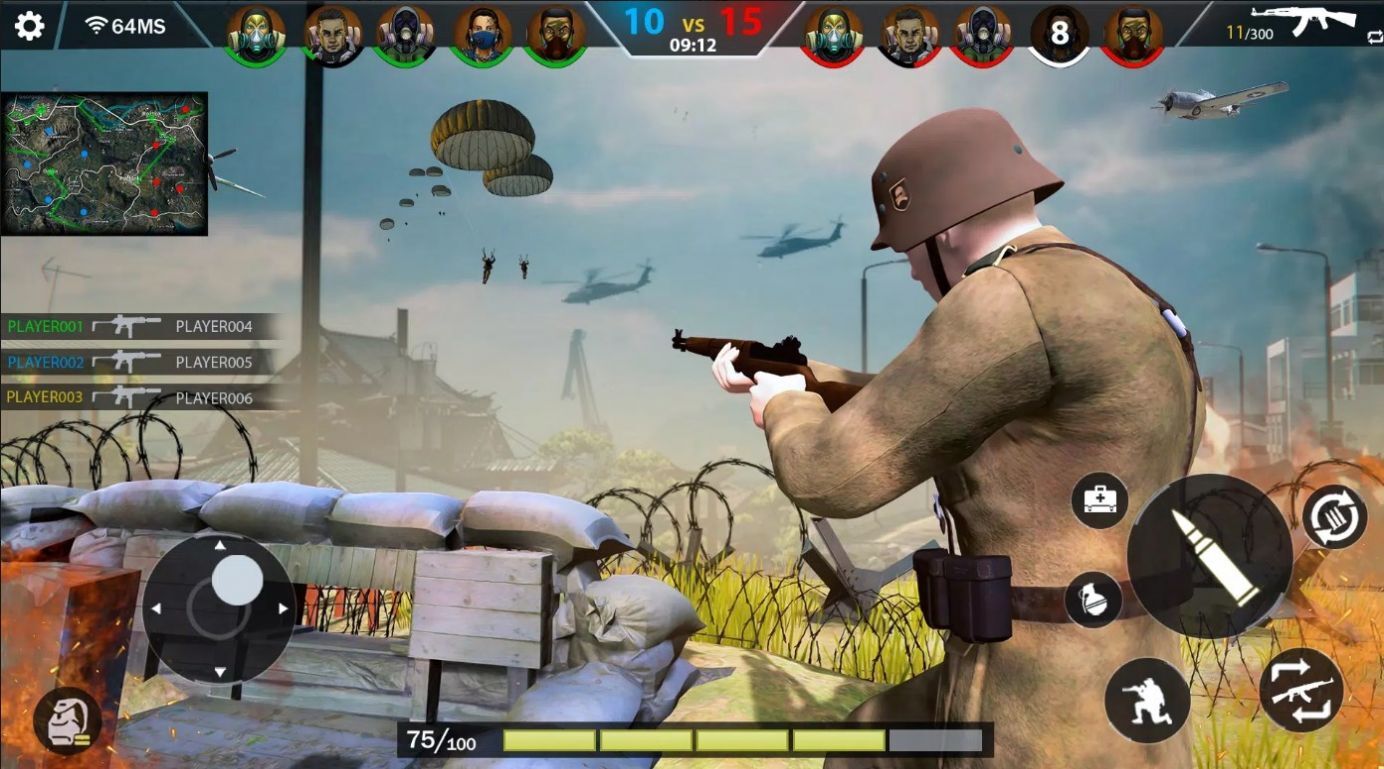
Task: Switch weapon with the rifle swap button
Action: coord(1300,689)
